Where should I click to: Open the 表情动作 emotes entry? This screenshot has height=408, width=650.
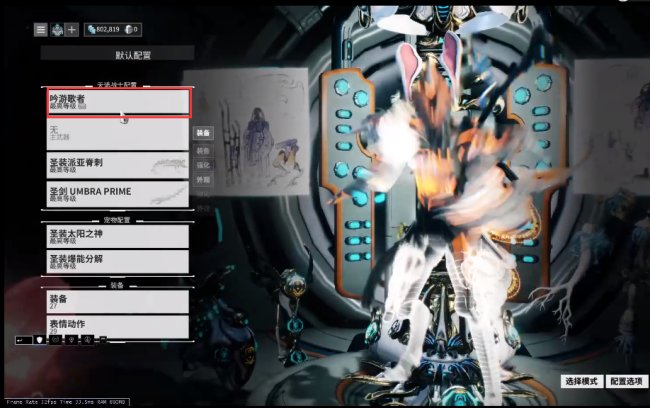point(118,325)
